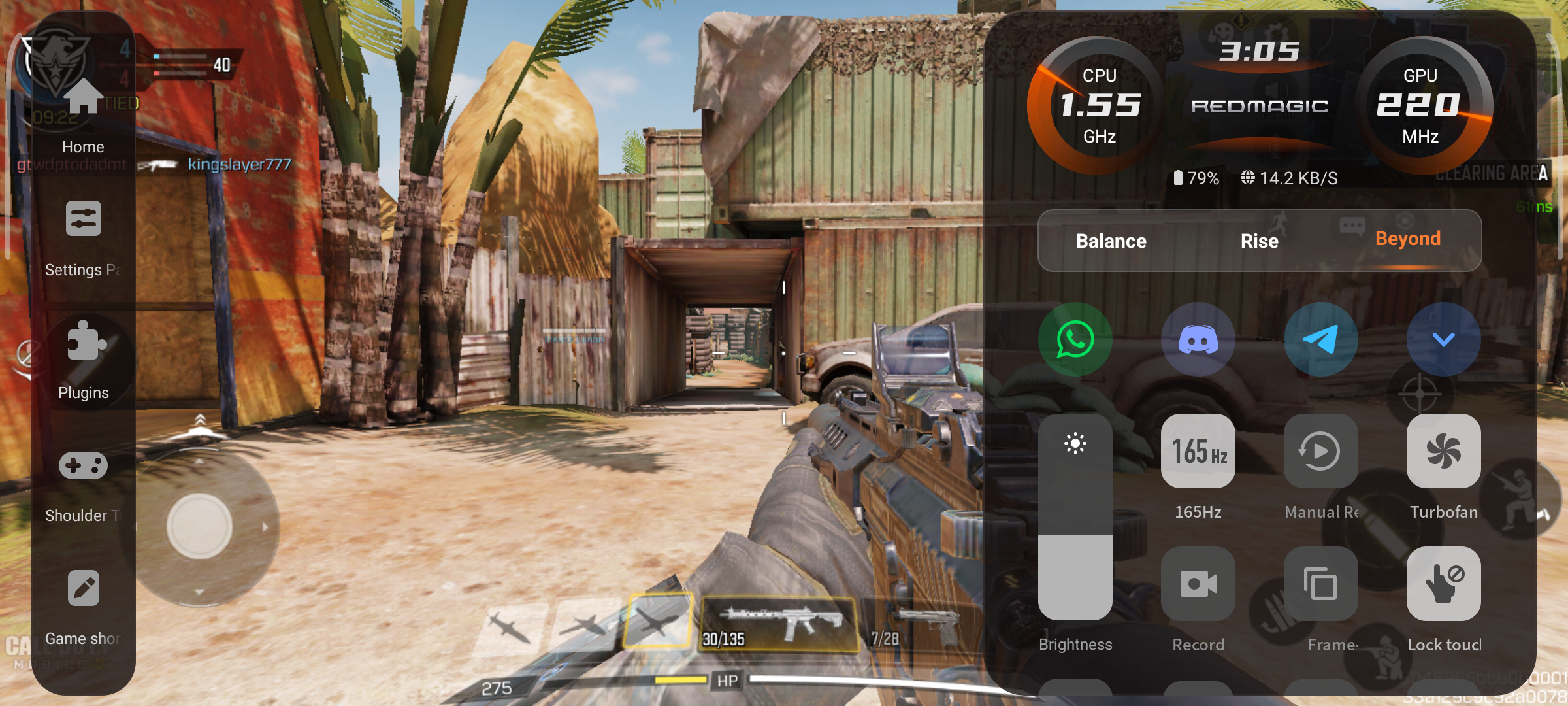Screen dimensions: 1568x706
Task: Switch to Balance performance mode
Action: (x=1111, y=241)
